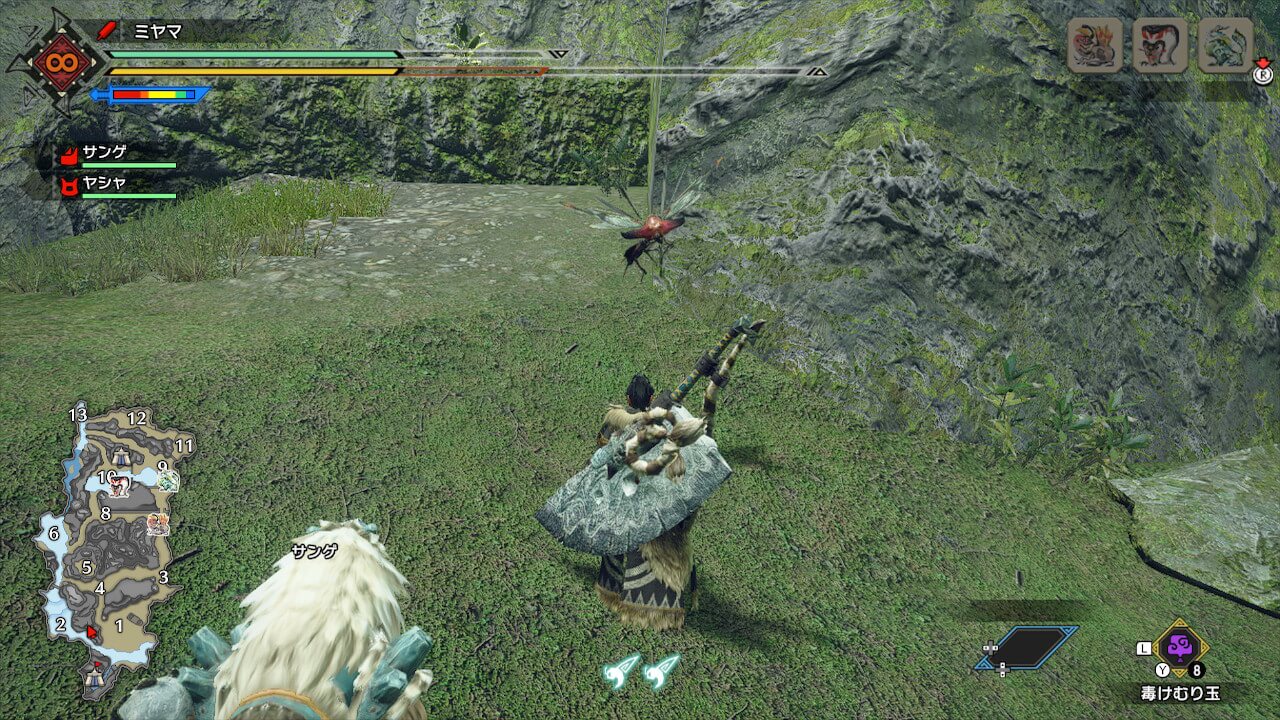Select the green bird monster target icon
This screenshot has width=1280, height=720.
point(1225,46)
